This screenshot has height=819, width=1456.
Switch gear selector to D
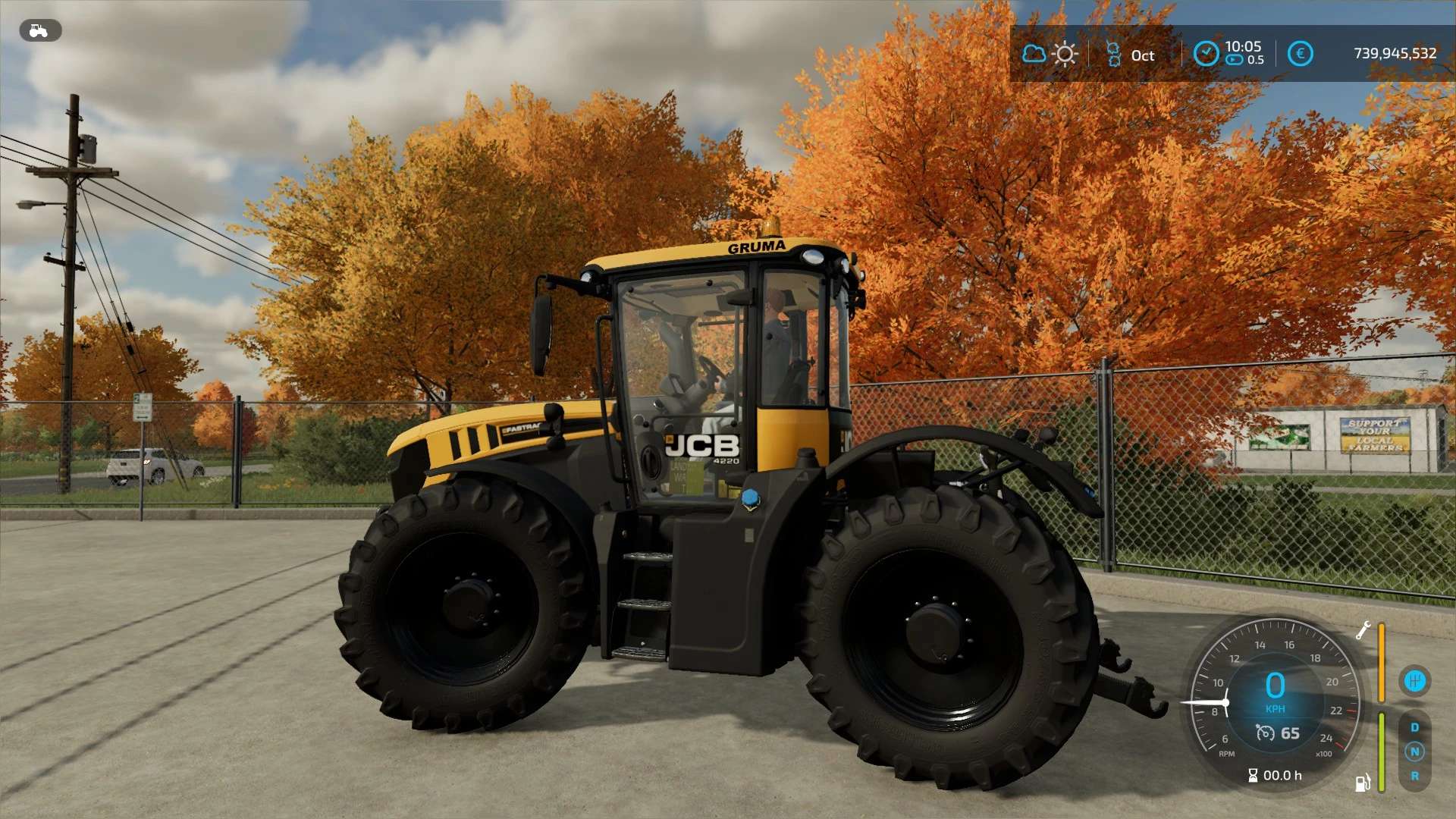[1414, 727]
